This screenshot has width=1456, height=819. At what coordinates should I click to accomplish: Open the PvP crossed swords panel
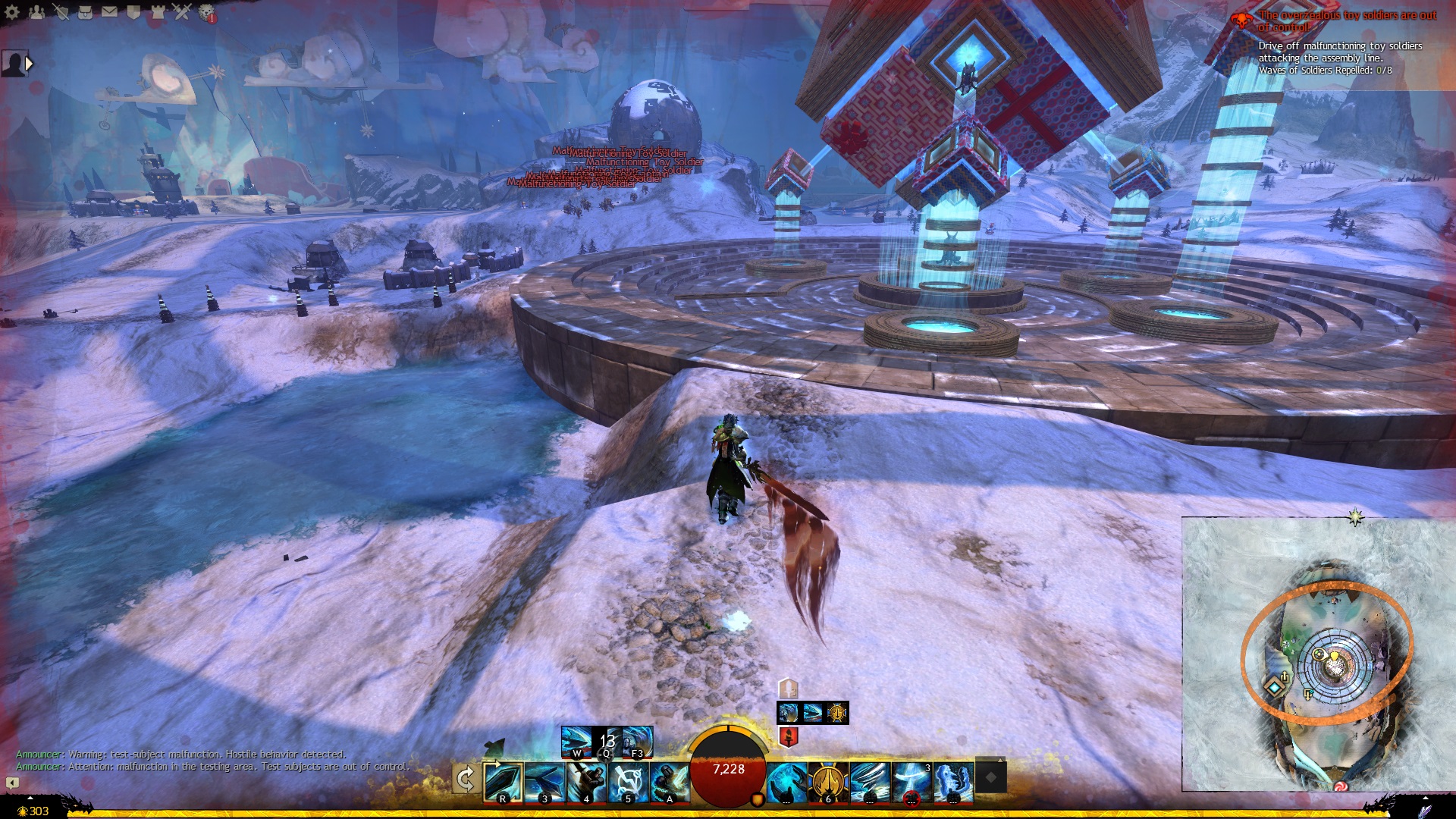(x=182, y=11)
